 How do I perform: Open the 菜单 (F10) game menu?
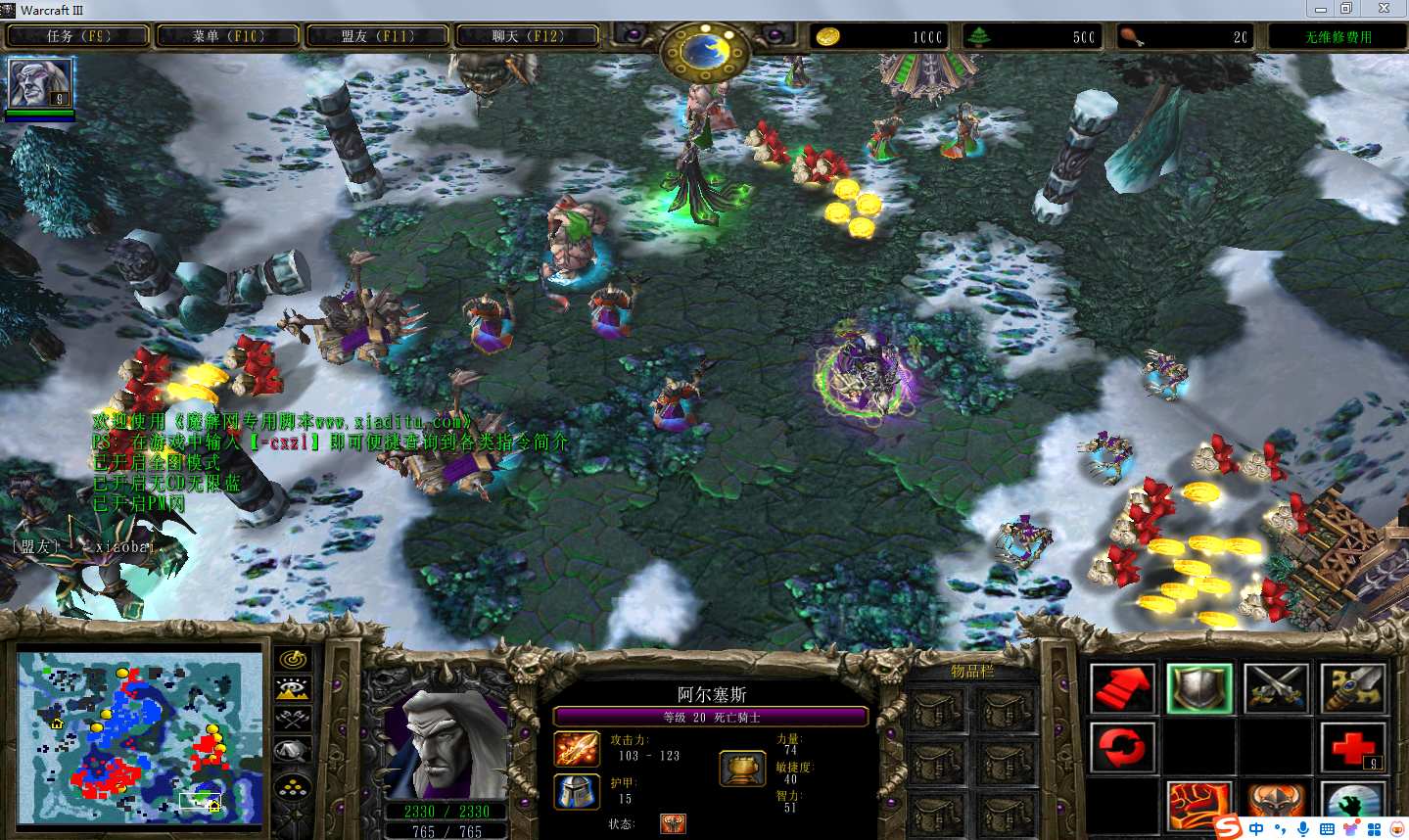228,36
